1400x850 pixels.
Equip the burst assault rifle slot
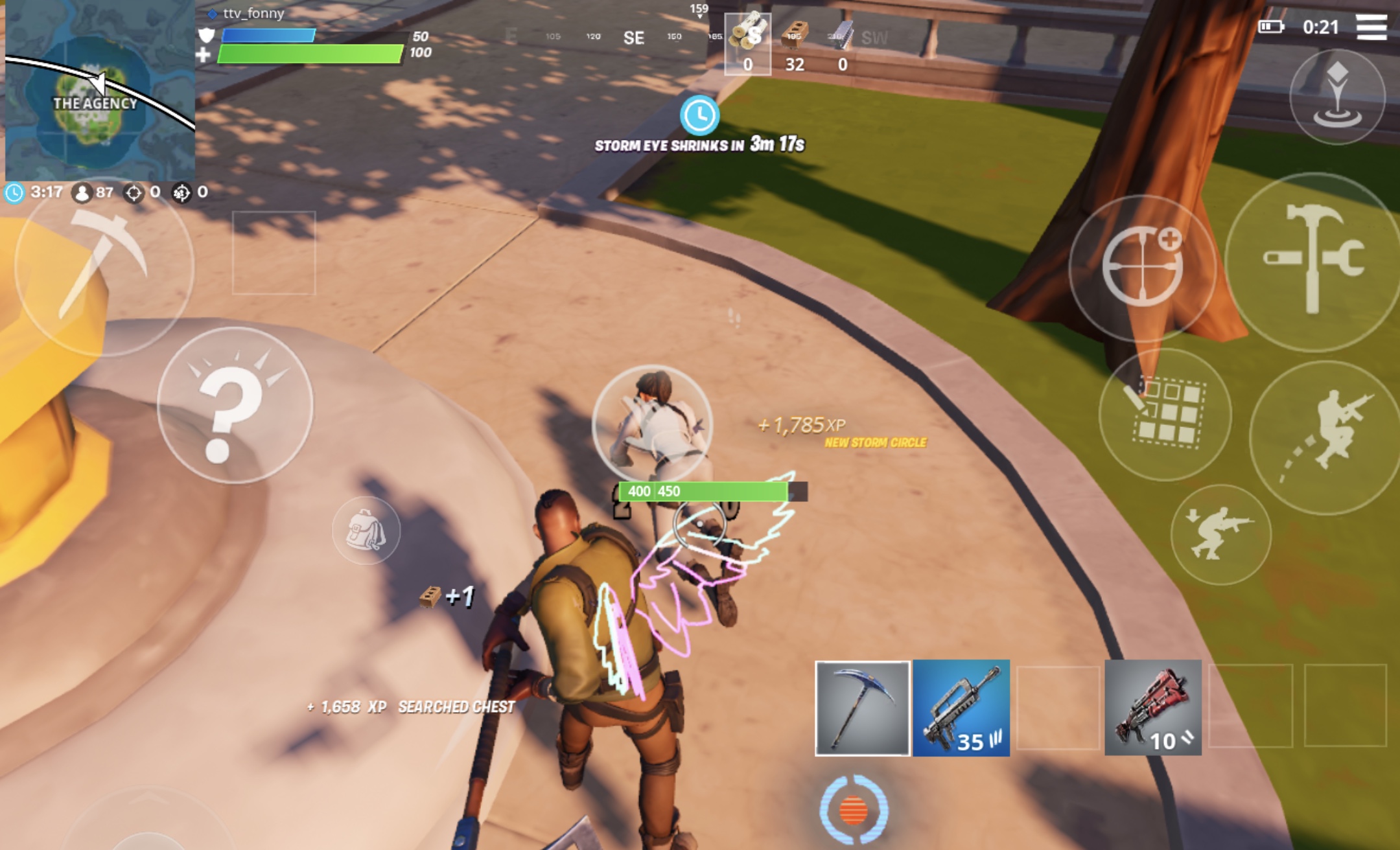961,707
